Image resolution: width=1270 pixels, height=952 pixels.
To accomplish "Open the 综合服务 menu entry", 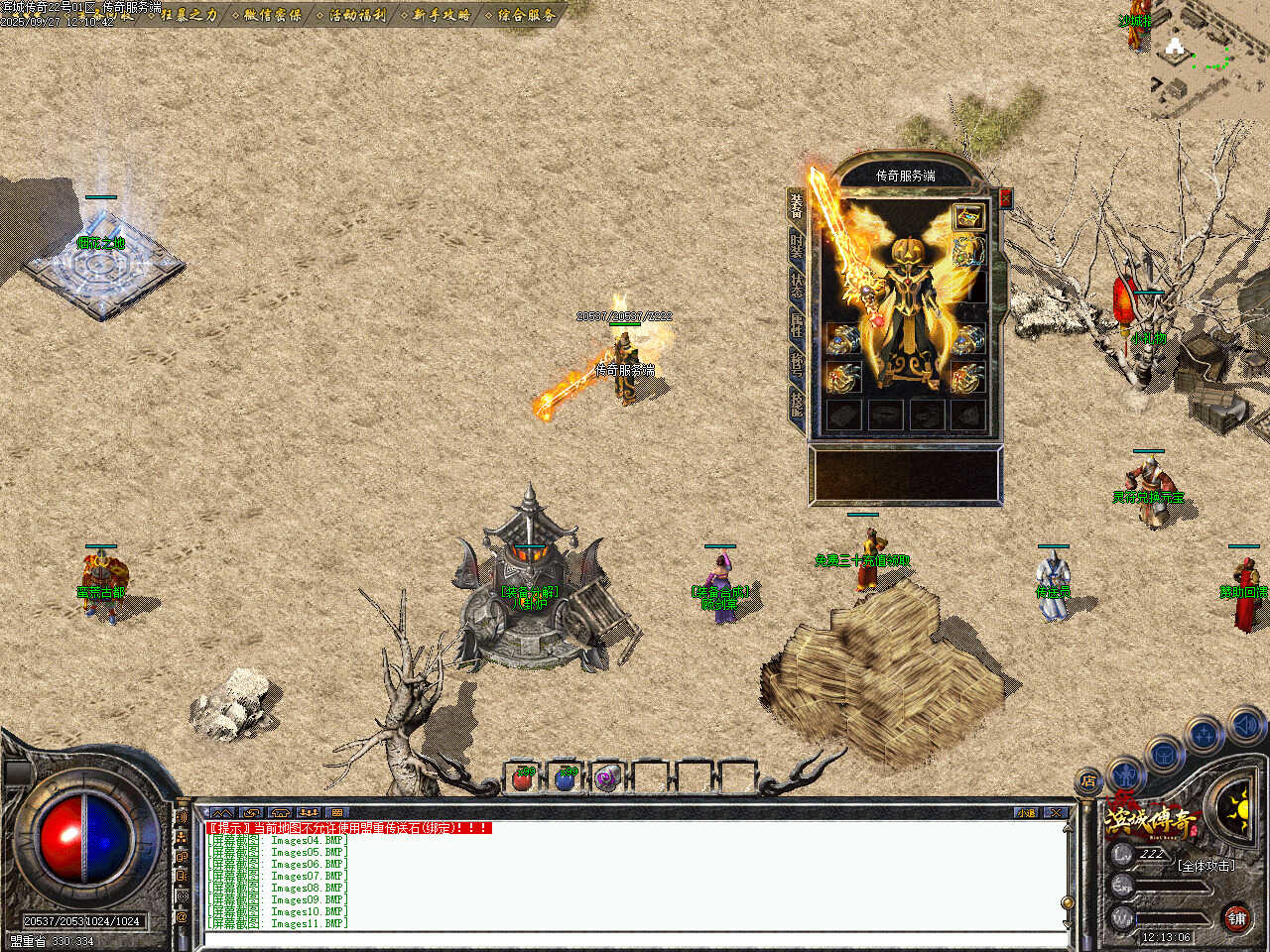I will (x=526, y=15).
